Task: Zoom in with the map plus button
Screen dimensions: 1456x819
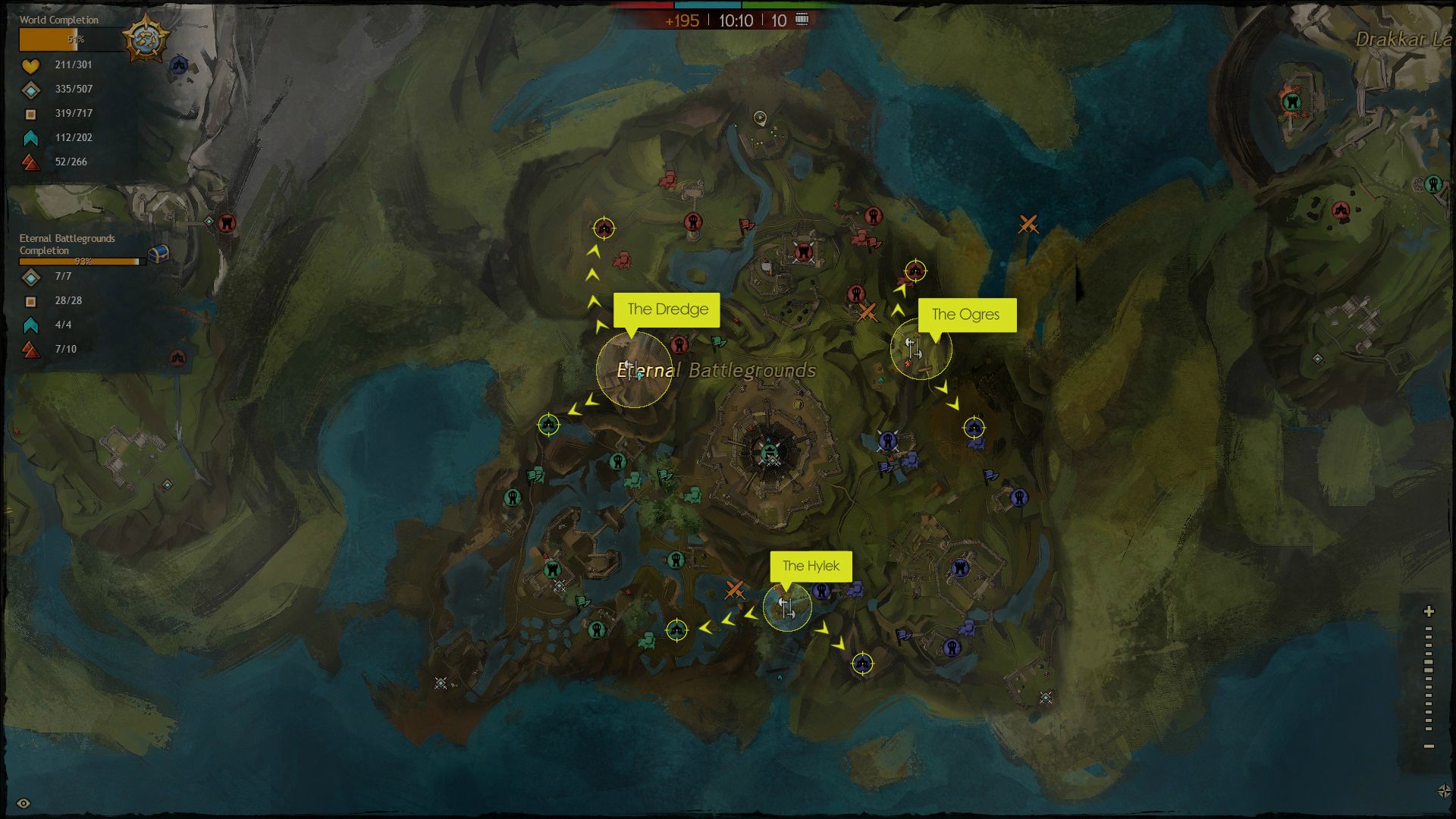Action: 1429,611
